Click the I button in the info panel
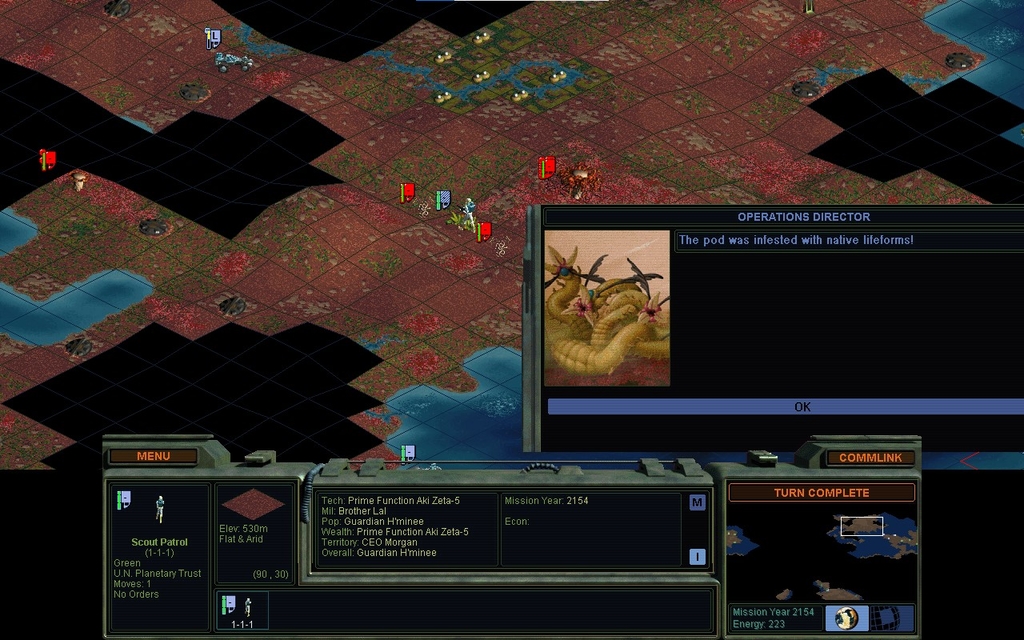 tap(697, 557)
